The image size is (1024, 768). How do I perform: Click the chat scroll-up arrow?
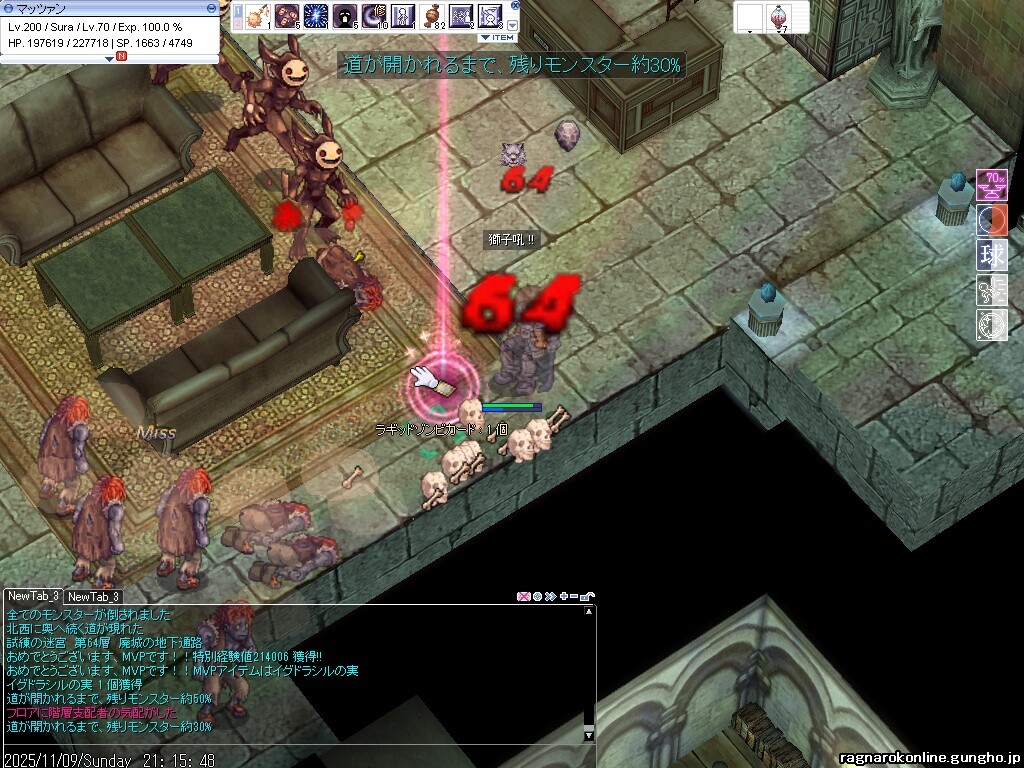click(x=589, y=612)
